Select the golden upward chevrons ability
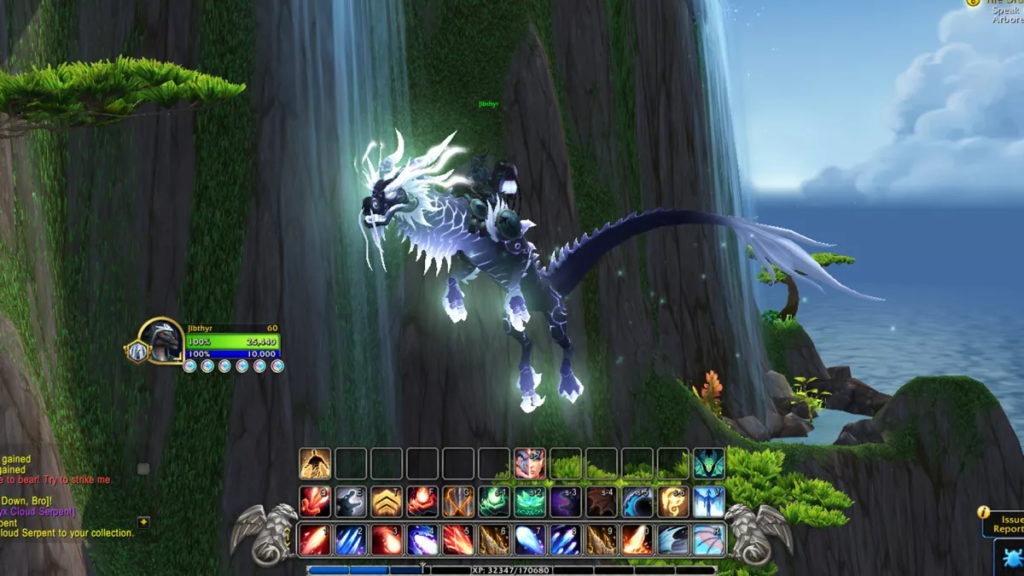The image size is (1024, 576). point(387,501)
